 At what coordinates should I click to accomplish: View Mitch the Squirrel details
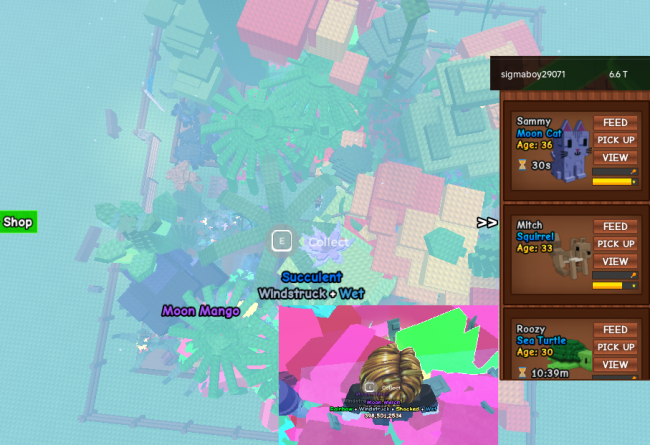tap(615, 261)
